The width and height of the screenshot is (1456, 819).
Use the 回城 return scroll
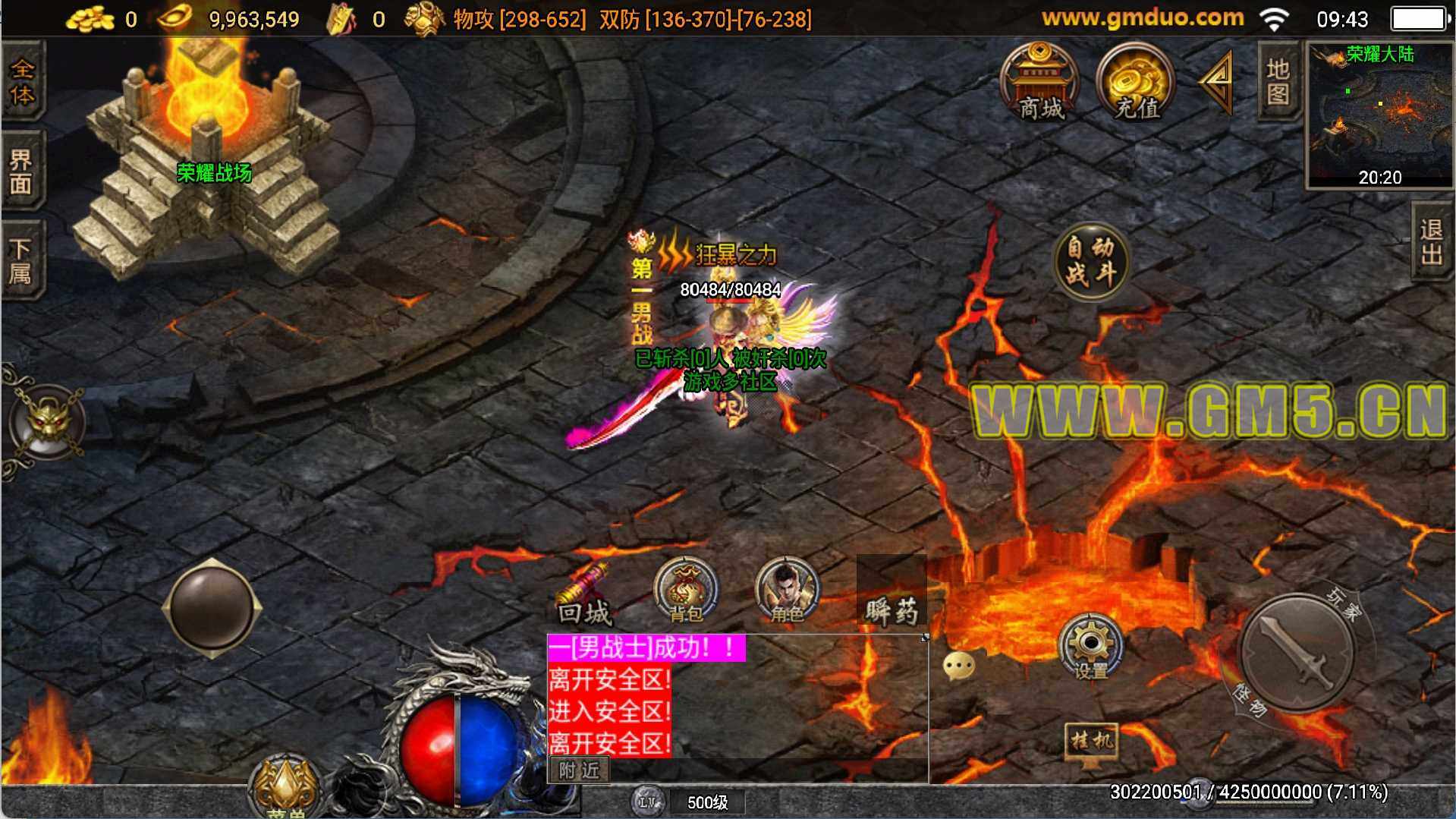pos(584,595)
